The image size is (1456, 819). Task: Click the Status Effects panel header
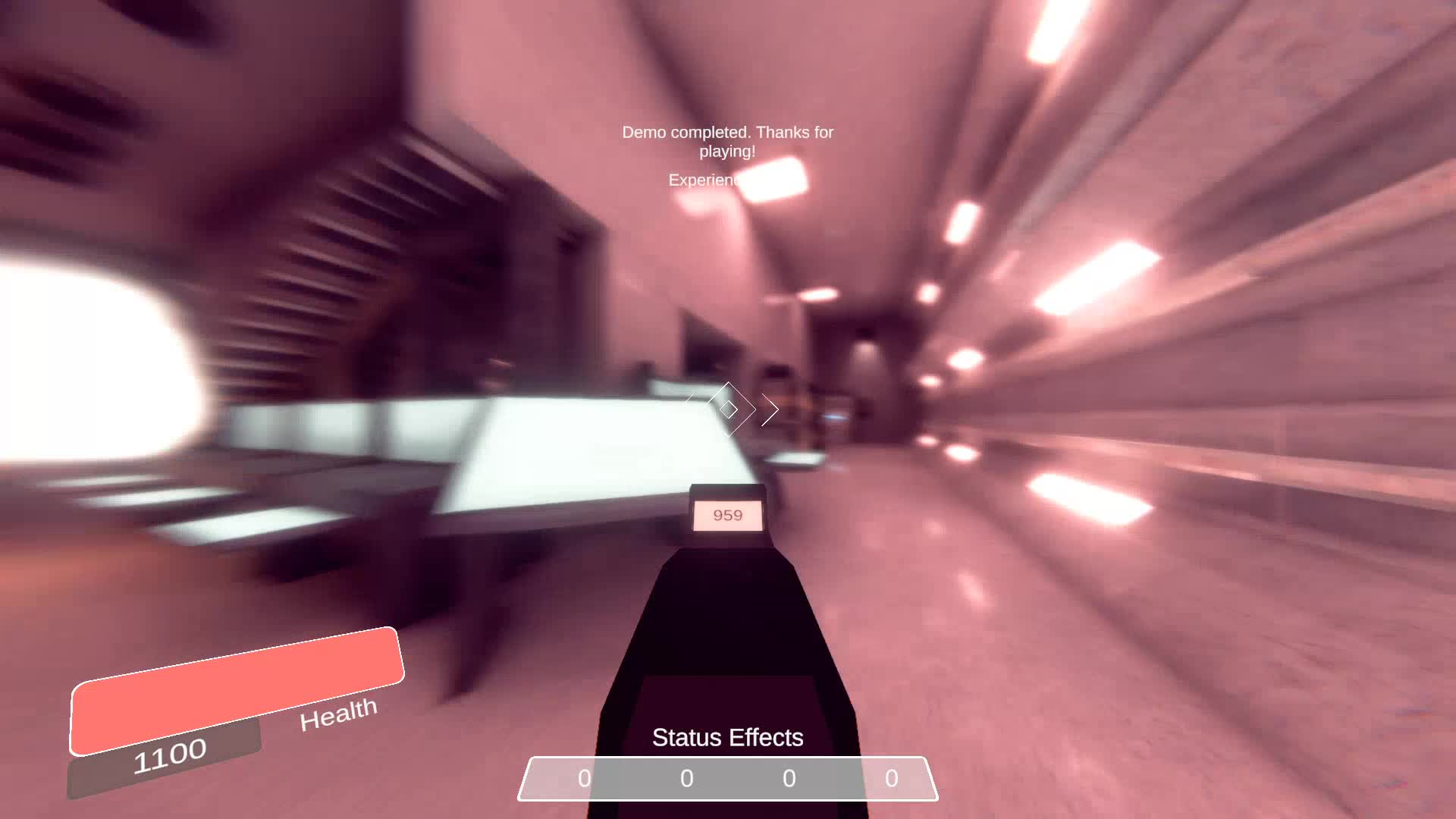(729, 736)
